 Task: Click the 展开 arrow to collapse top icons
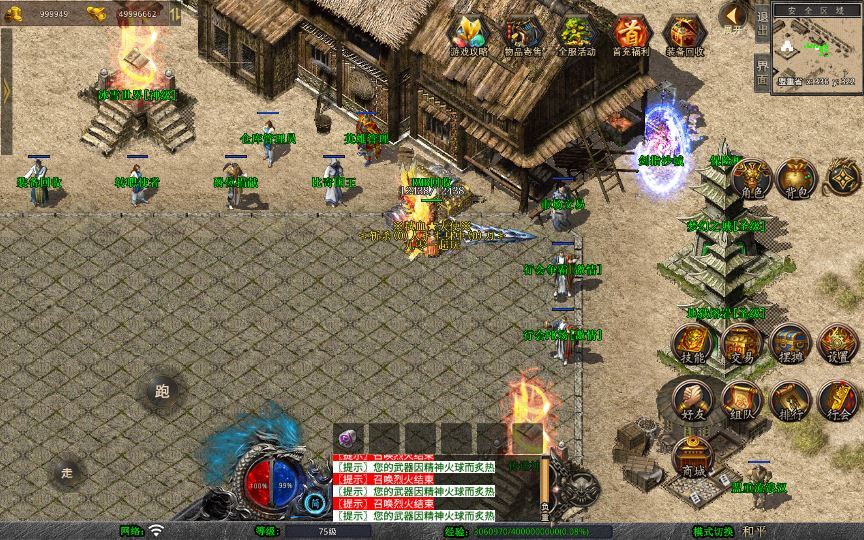tap(734, 17)
